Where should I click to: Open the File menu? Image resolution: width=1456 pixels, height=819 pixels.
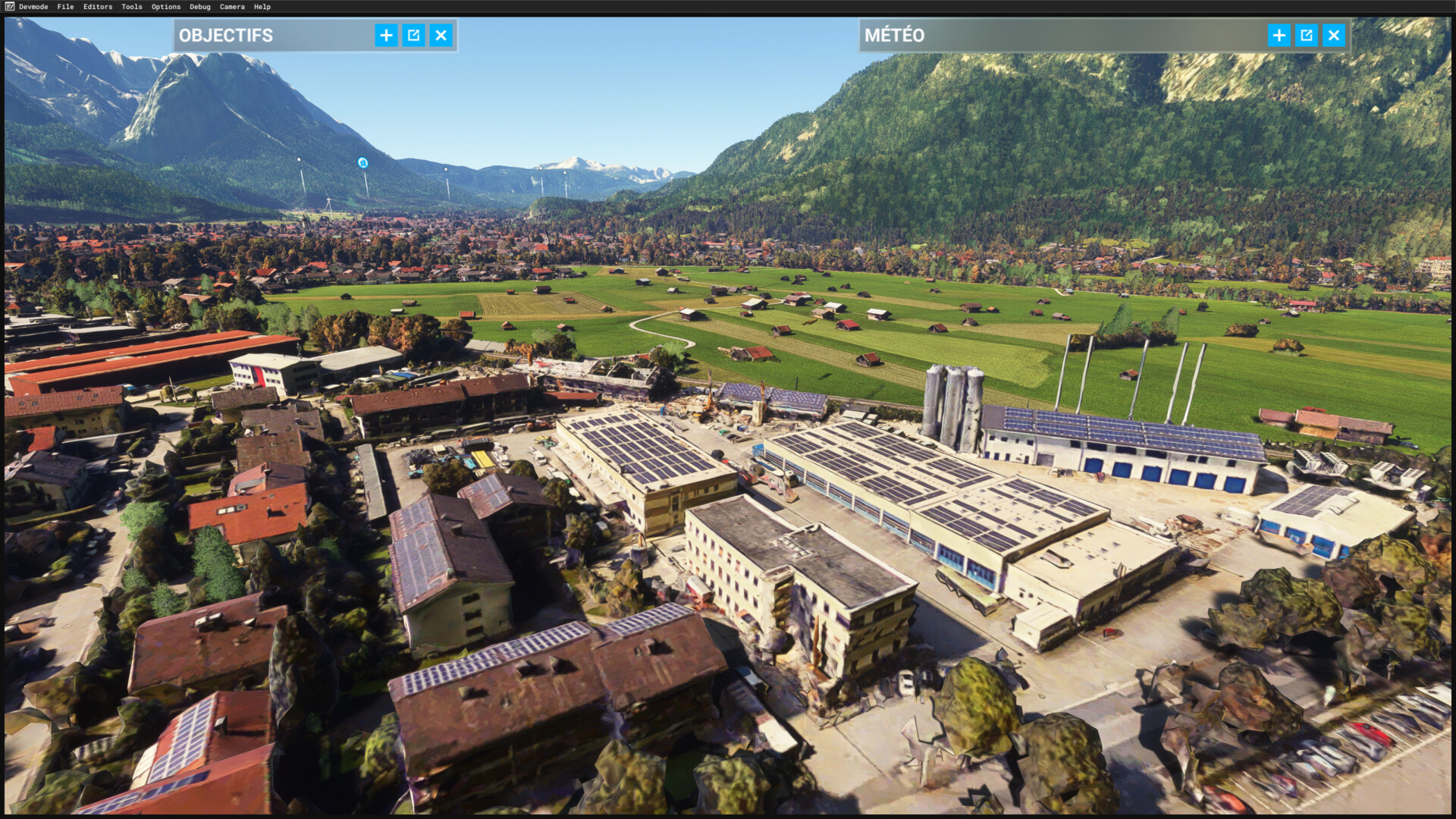(x=65, y=7)
